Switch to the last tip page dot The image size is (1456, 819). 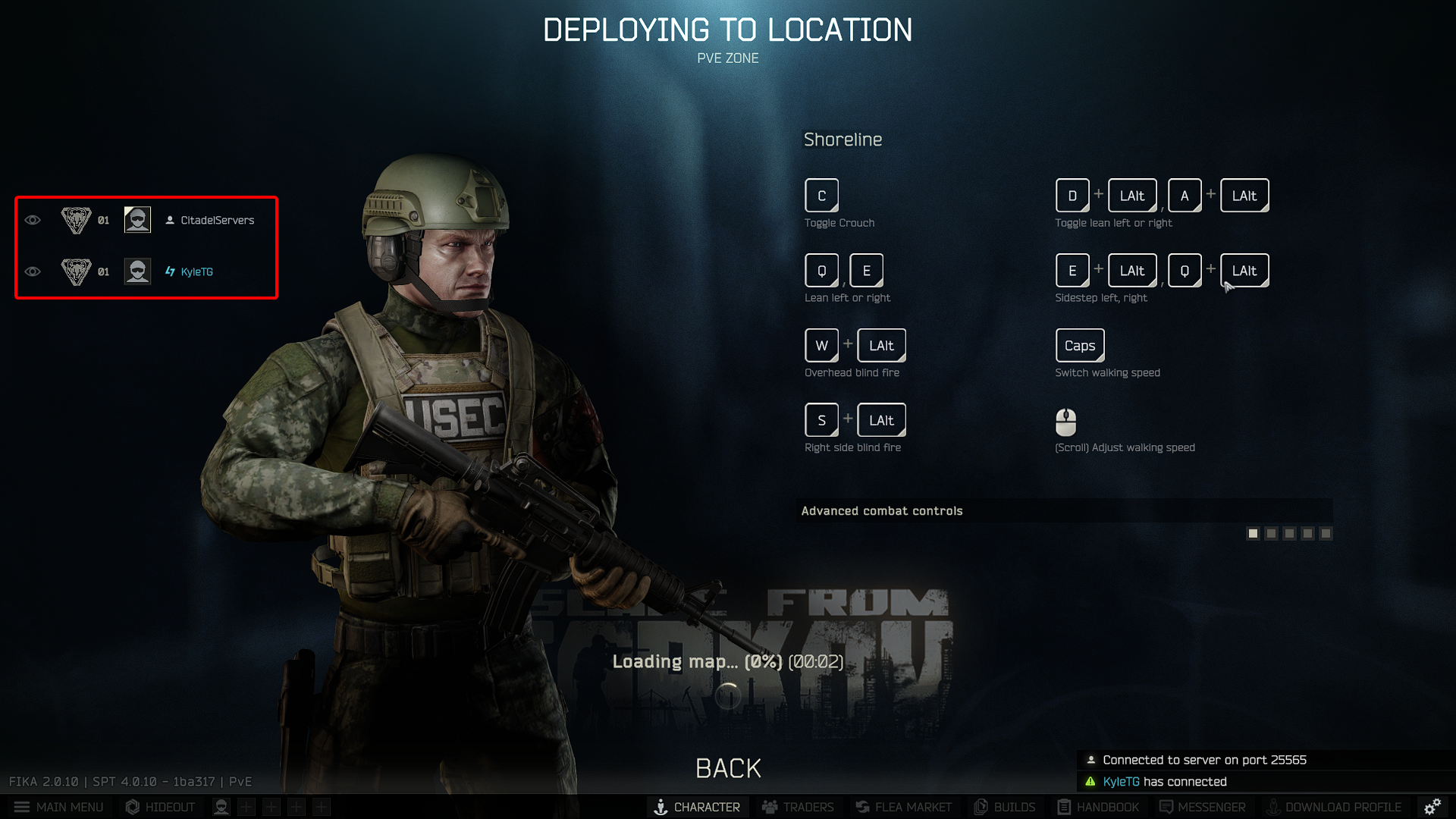tap(1326, 534)
